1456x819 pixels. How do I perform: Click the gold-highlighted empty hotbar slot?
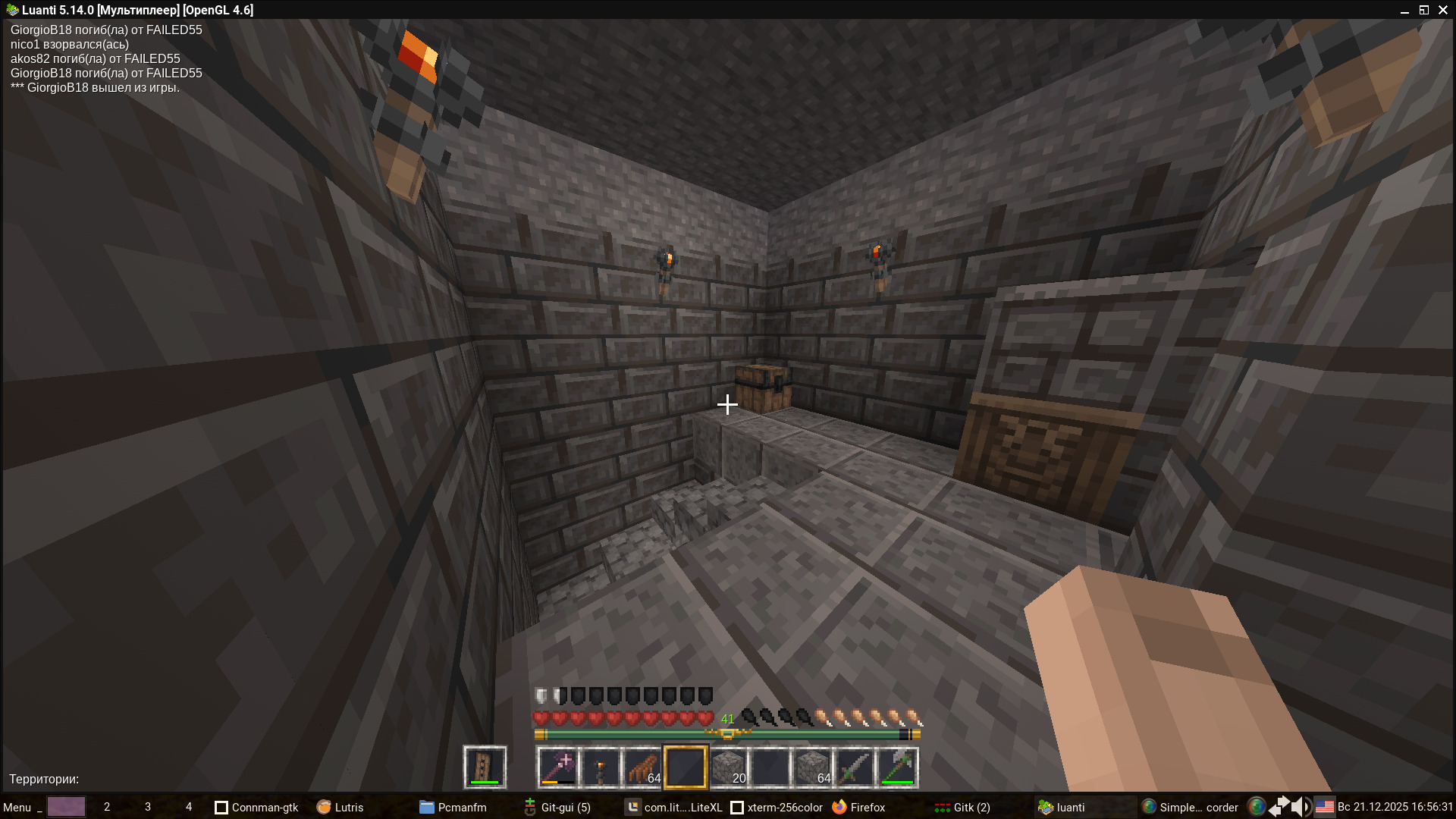(x=686, y=767)
